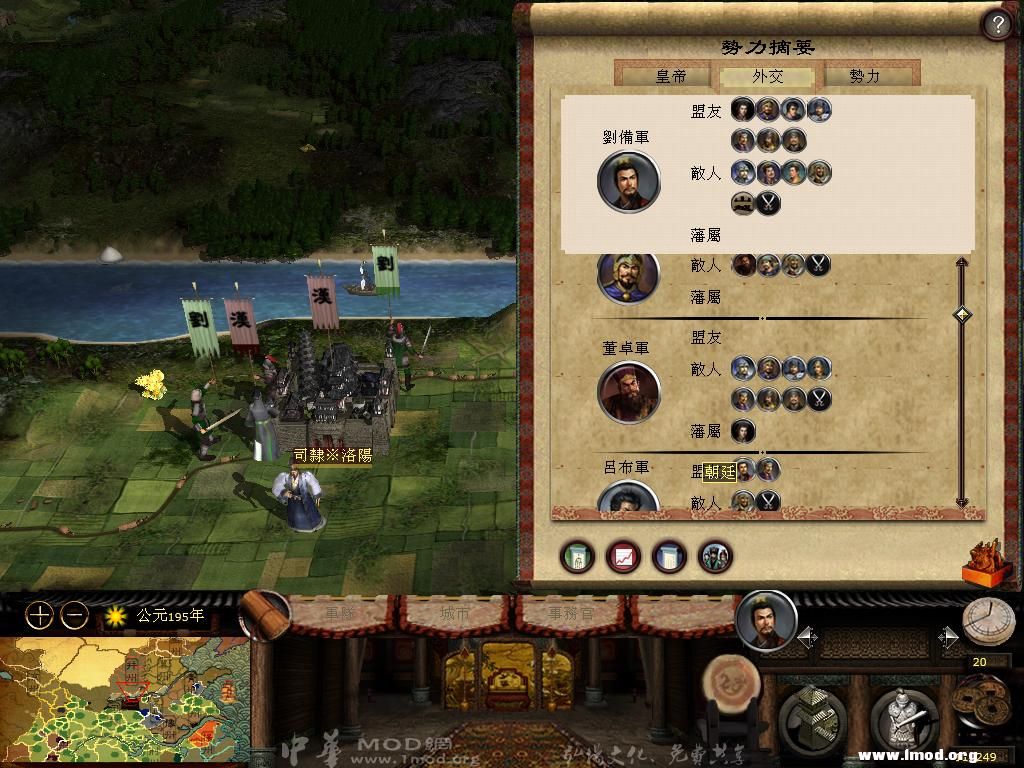Zoom out the minimap with the minus button
The image size is (1024, 768).
coord(74,616)
